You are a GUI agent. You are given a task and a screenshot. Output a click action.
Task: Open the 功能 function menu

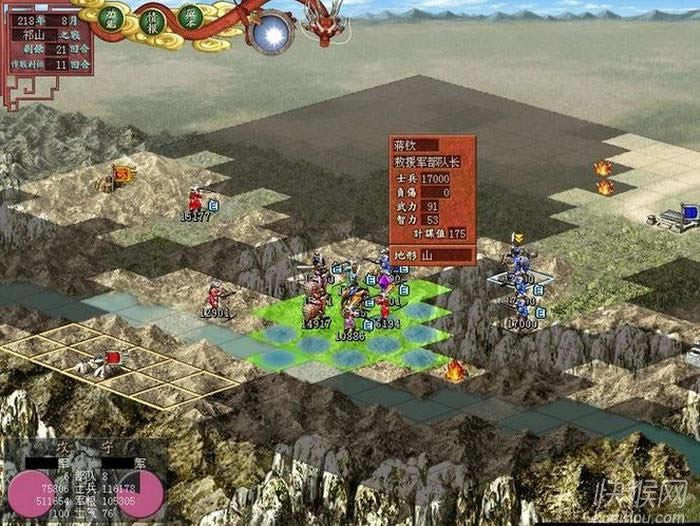point(113,17)
